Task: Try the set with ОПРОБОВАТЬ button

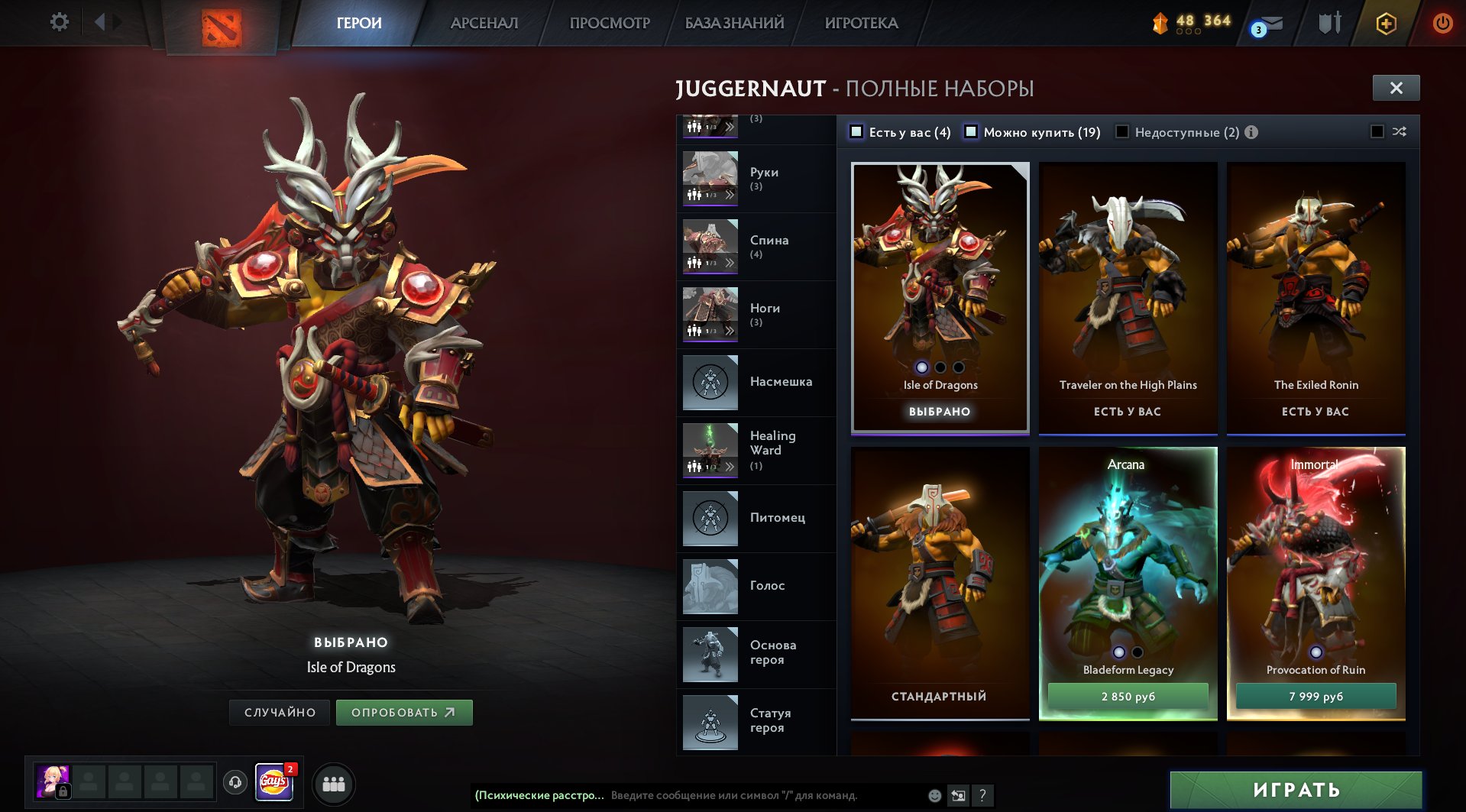Action: tap(404, 713)
